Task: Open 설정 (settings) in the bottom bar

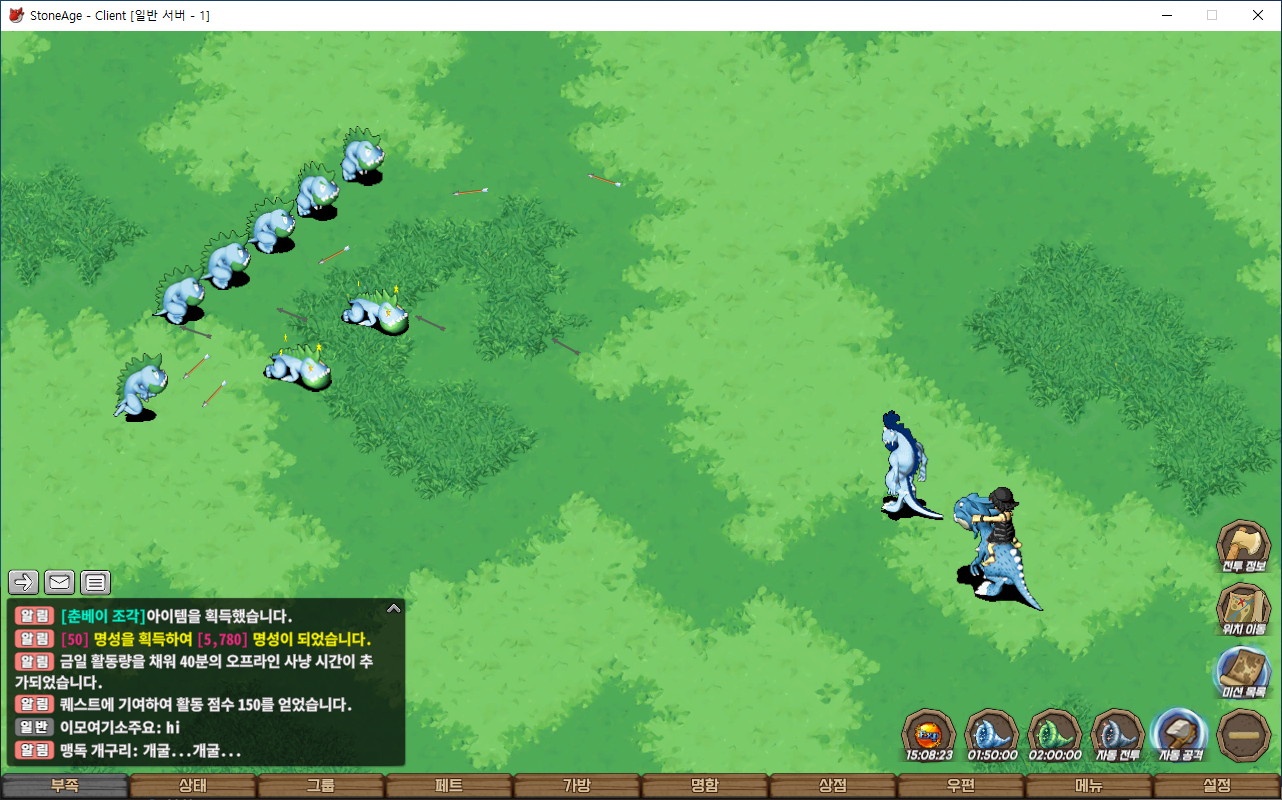Action: (1217, 786)
